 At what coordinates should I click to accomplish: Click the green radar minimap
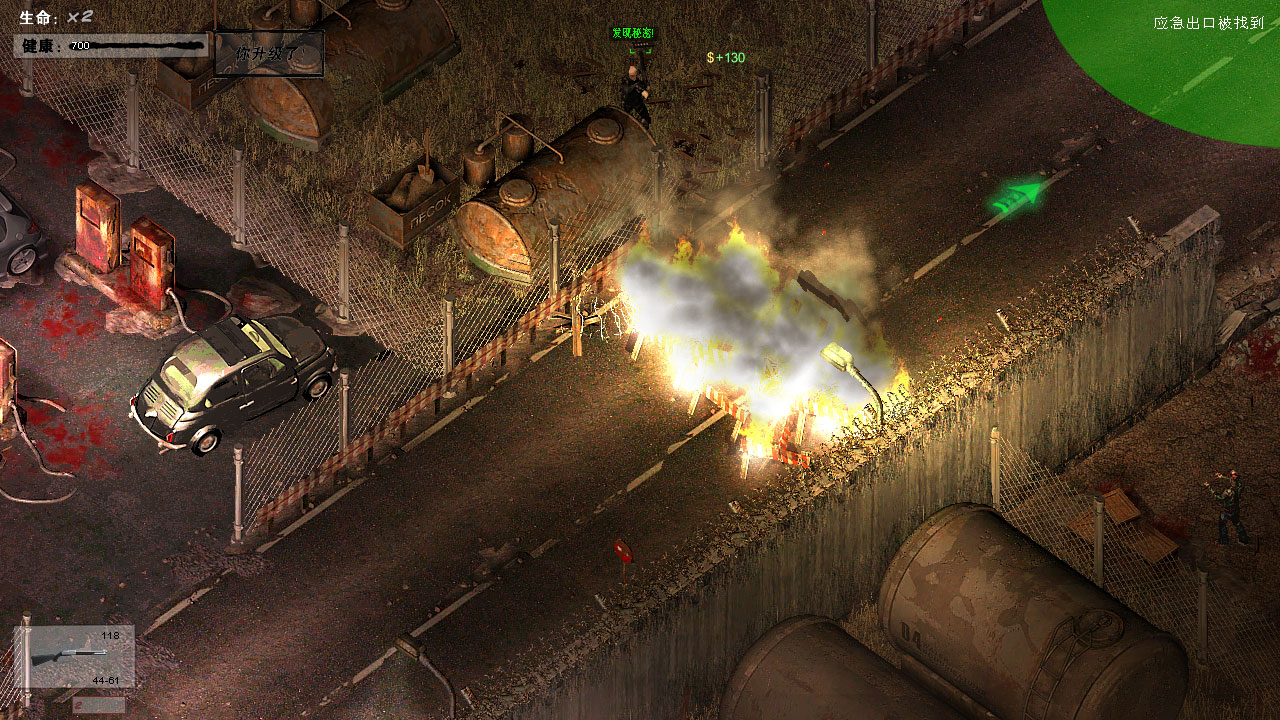coord(1170,60)
